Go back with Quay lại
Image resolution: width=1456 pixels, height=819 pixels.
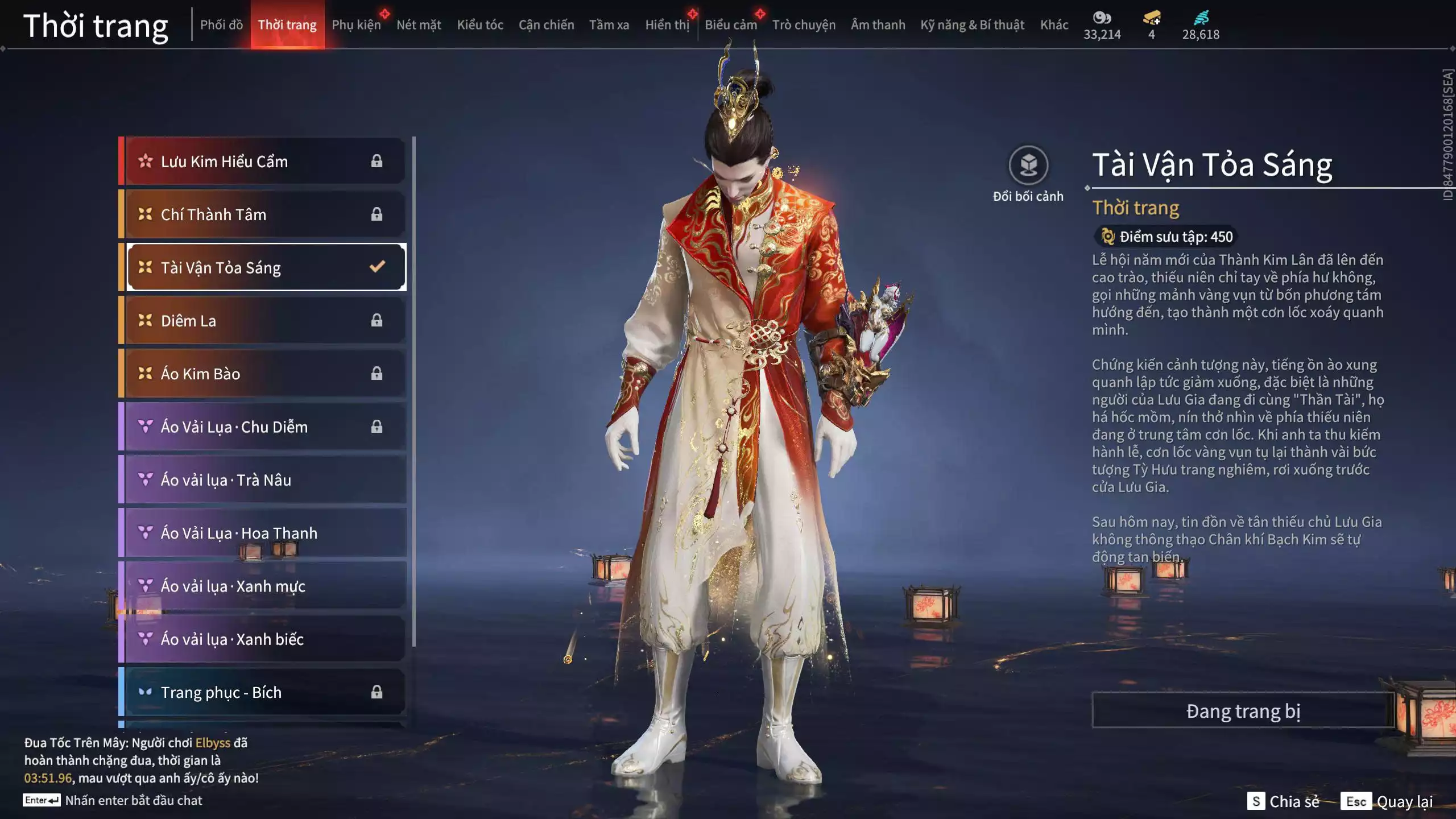pyautogui.click(x=1387, y=801)
